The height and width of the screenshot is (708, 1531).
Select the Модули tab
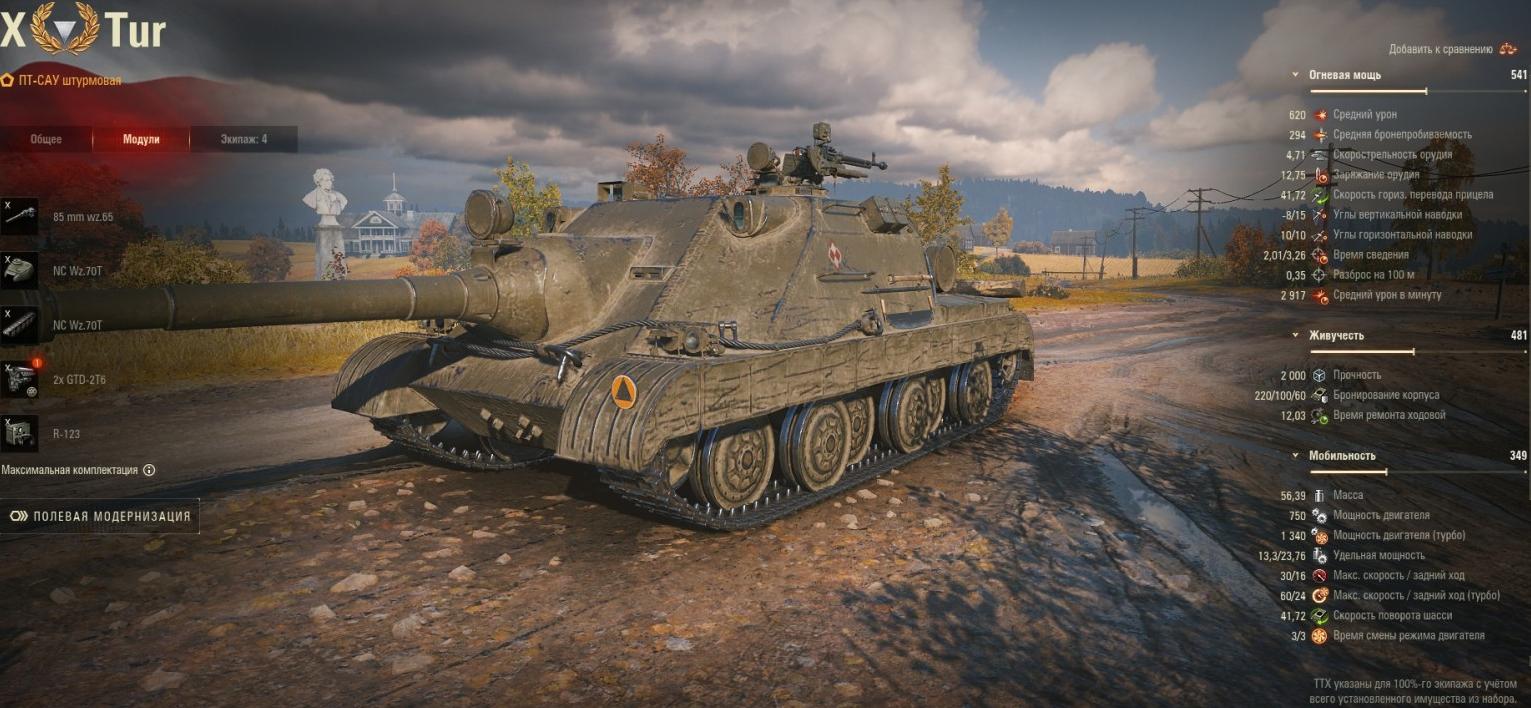click(x=141, y=139)
